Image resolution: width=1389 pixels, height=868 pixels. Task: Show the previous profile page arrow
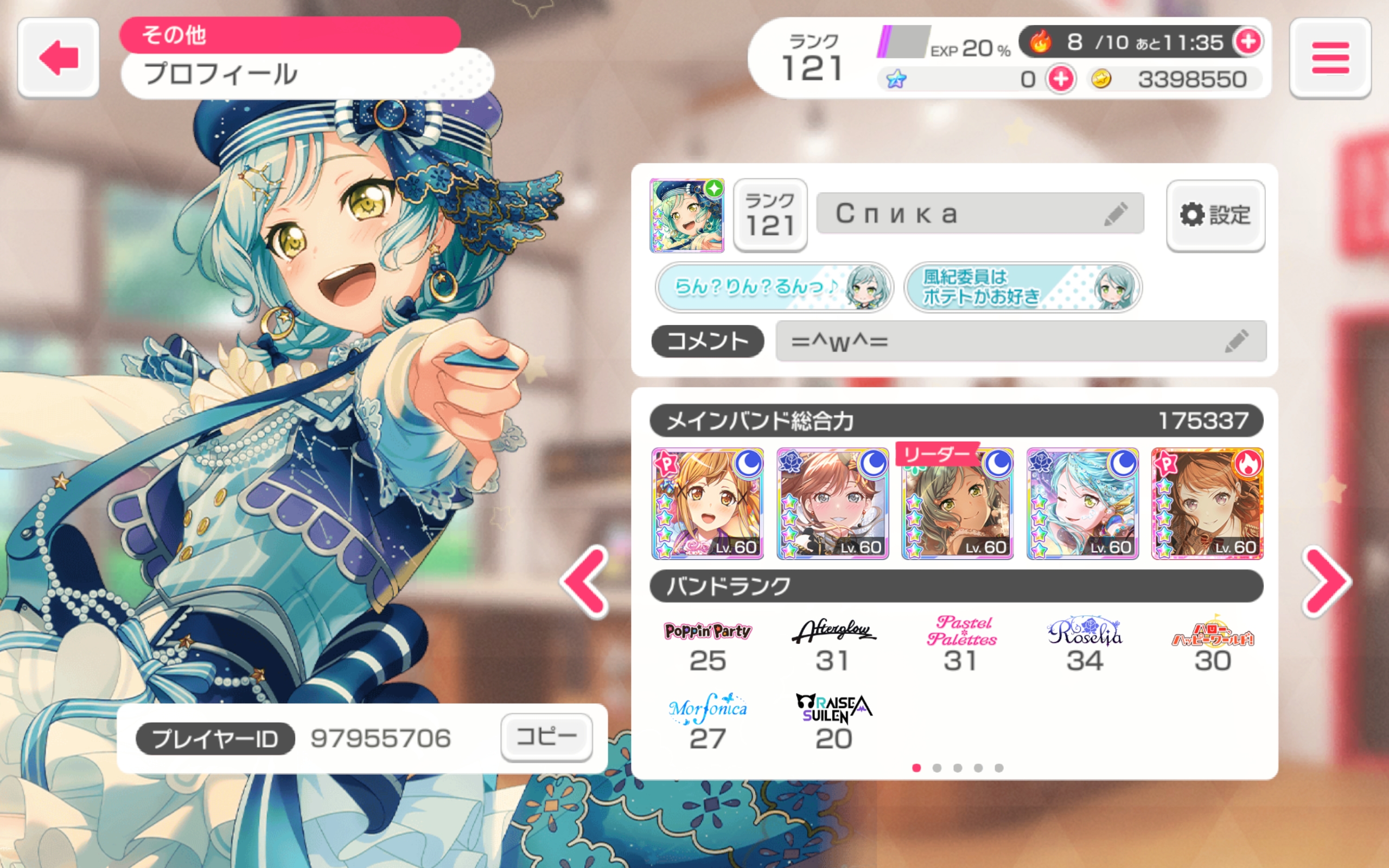click(585, 582)
